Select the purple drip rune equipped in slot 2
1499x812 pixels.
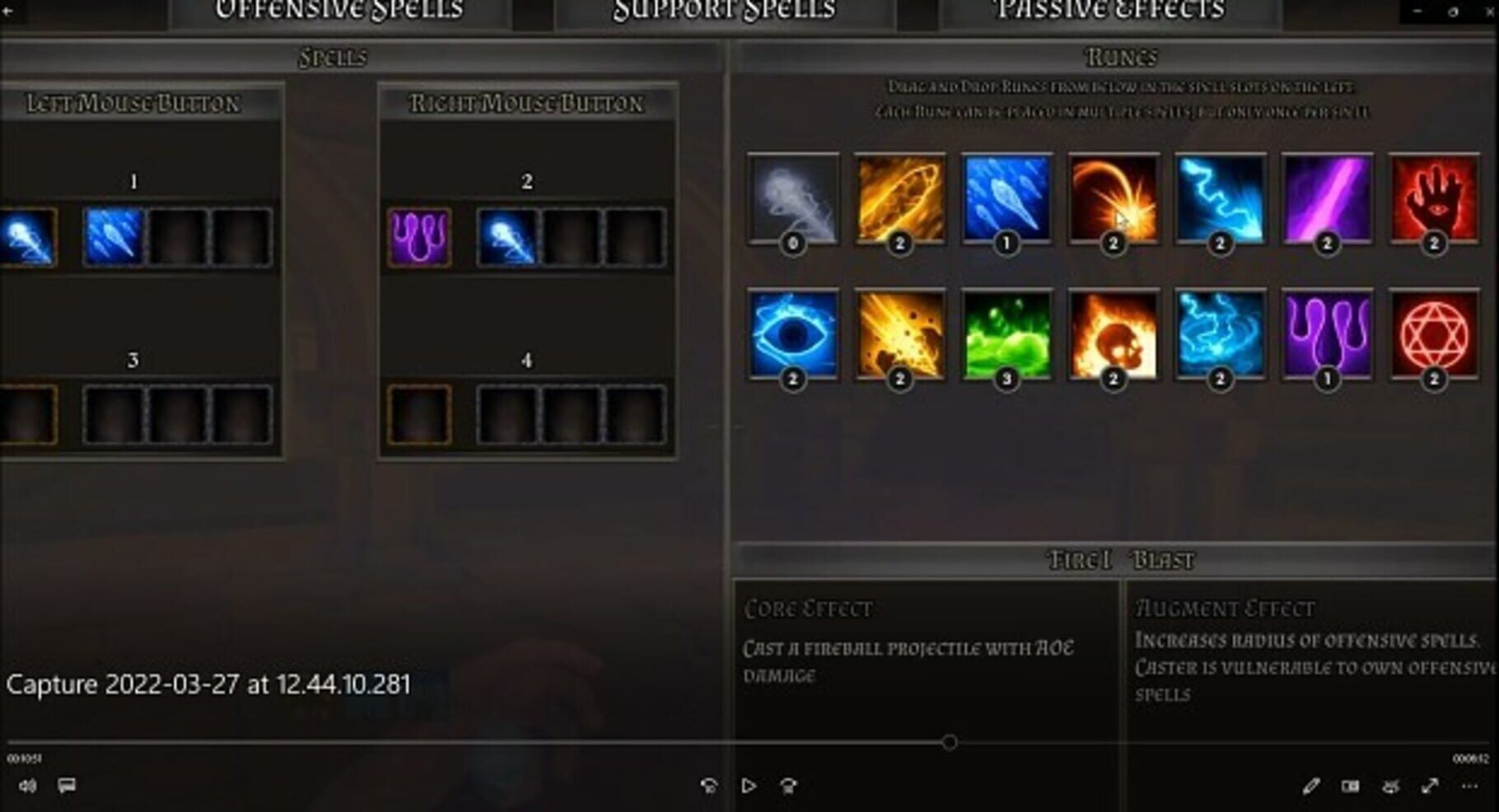click(418, 236)
